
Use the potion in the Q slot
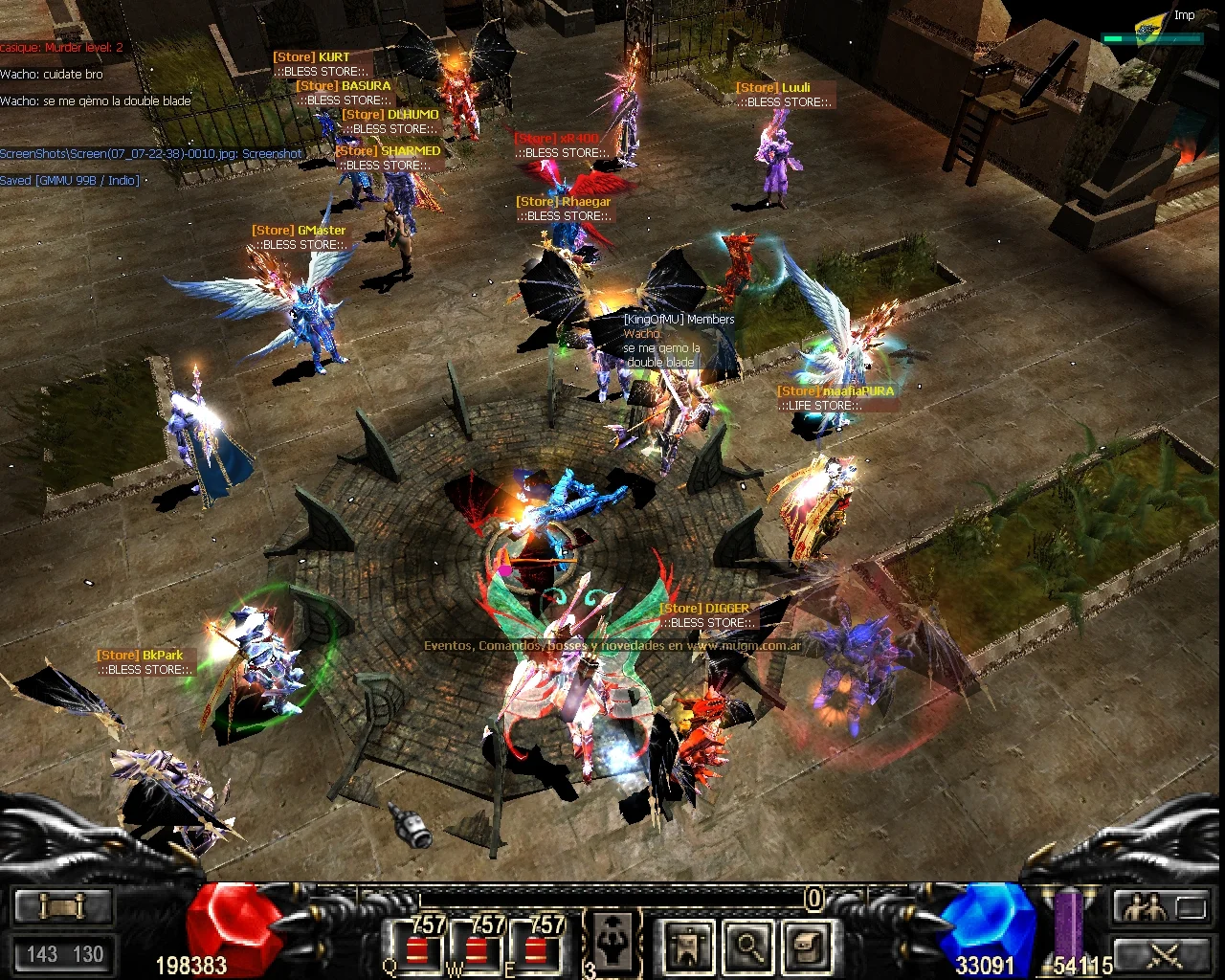[x=416, y=948]
